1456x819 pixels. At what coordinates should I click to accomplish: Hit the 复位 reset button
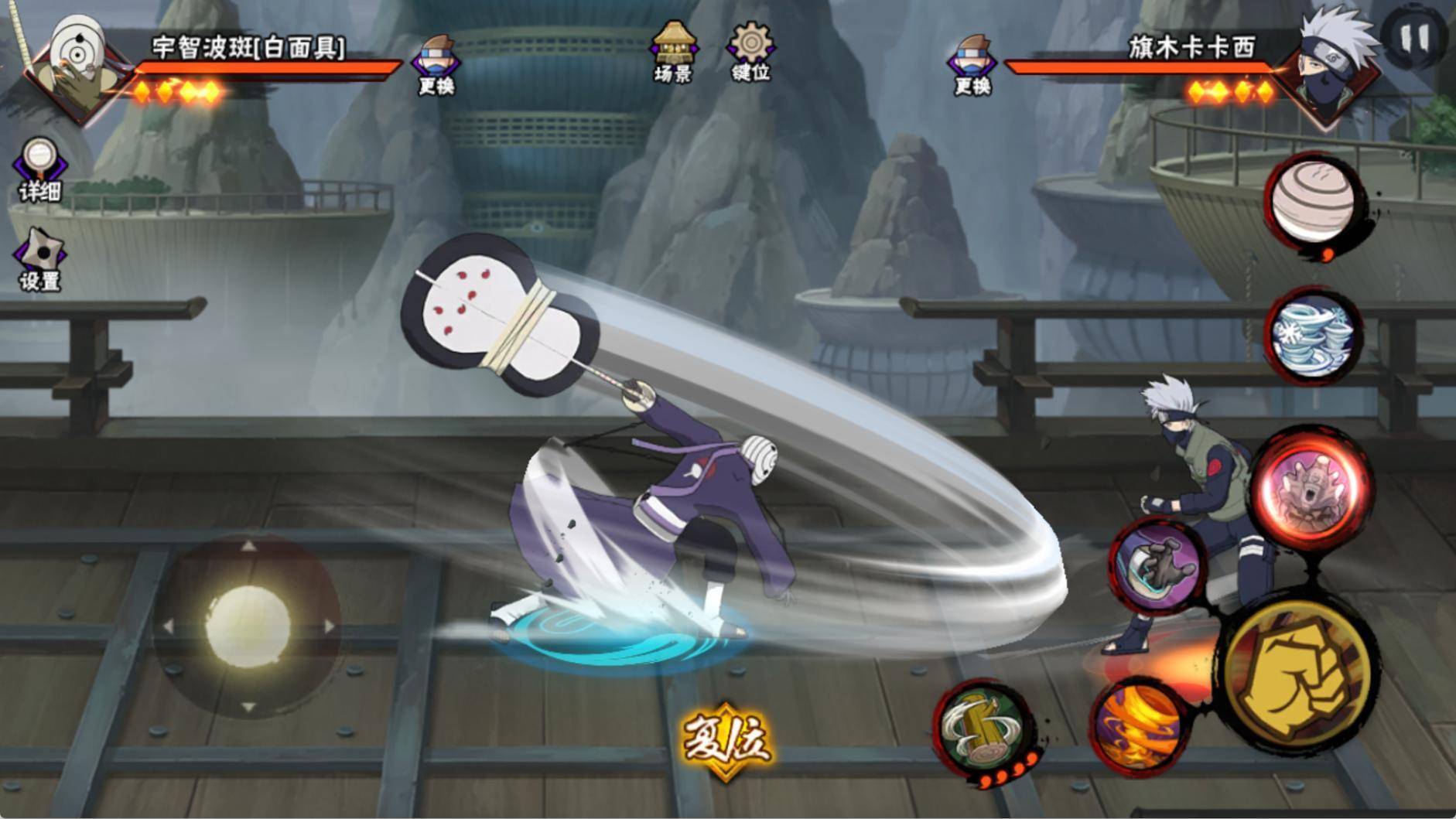coord(726,739)
